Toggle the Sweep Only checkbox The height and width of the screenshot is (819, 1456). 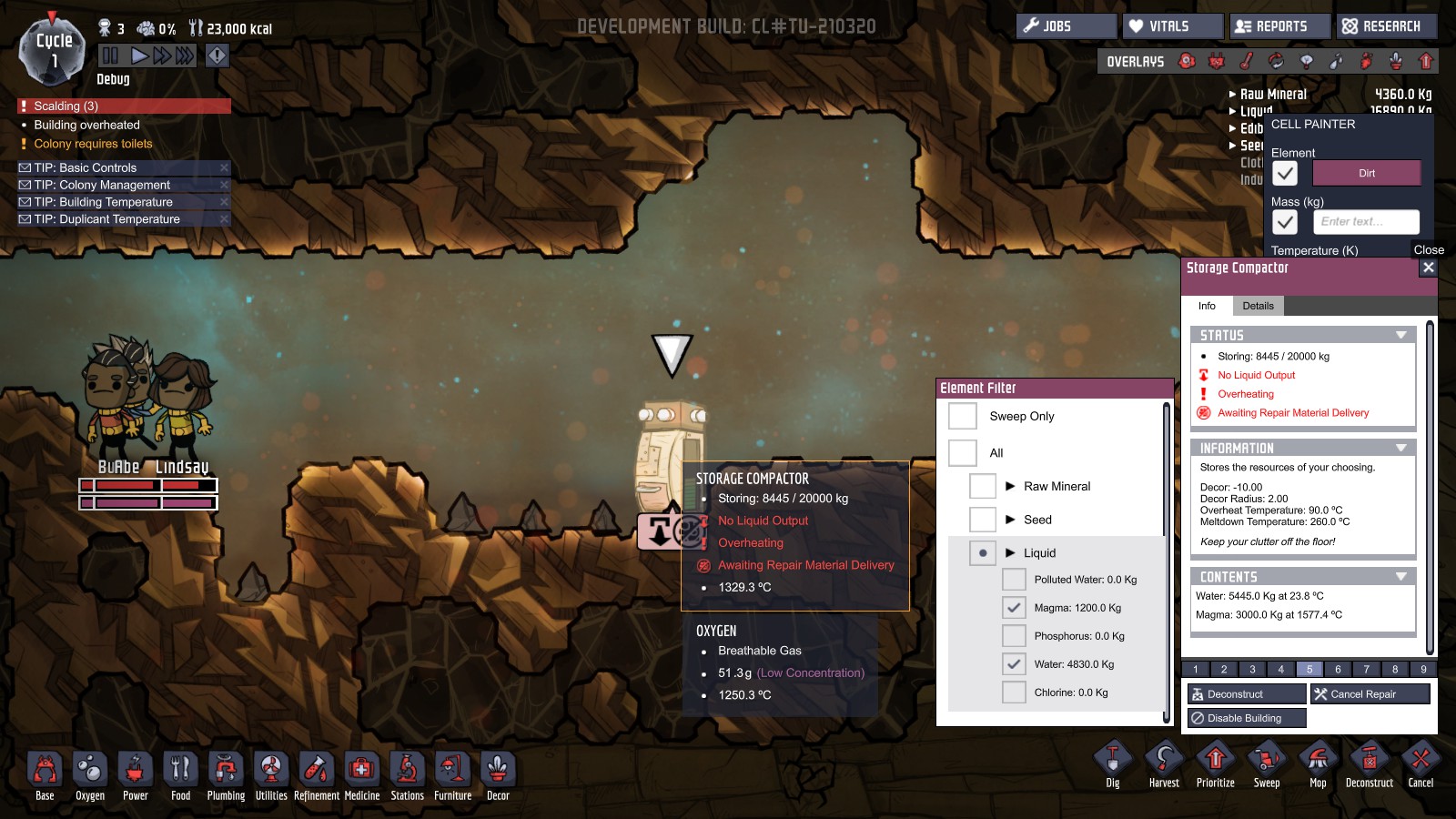(963, 416)
